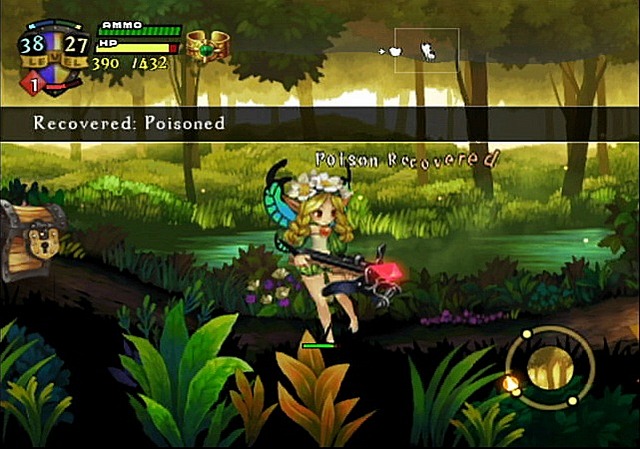This screenshot has width=640, height=449.
Task: Open the circular area map ring
Action: click(x=549, y=366)
